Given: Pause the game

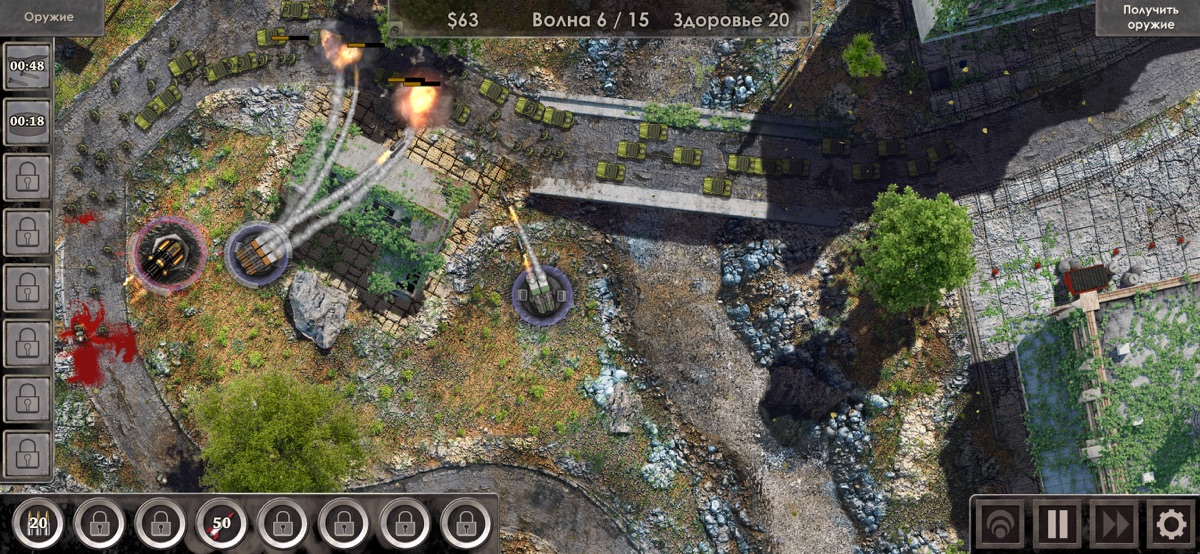Looking at the screenshot, I should pos(1056,523).
